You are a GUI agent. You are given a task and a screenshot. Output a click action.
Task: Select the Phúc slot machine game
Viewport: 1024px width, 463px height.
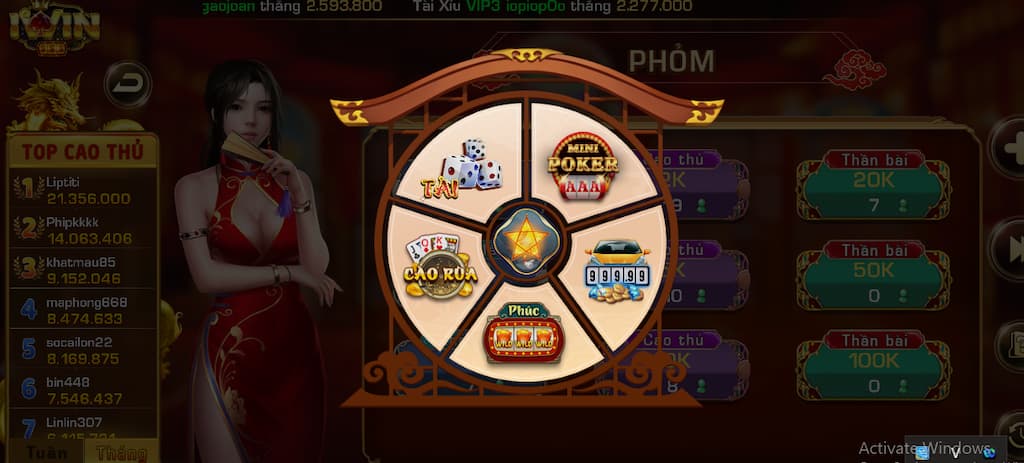[x=523, y=332]
